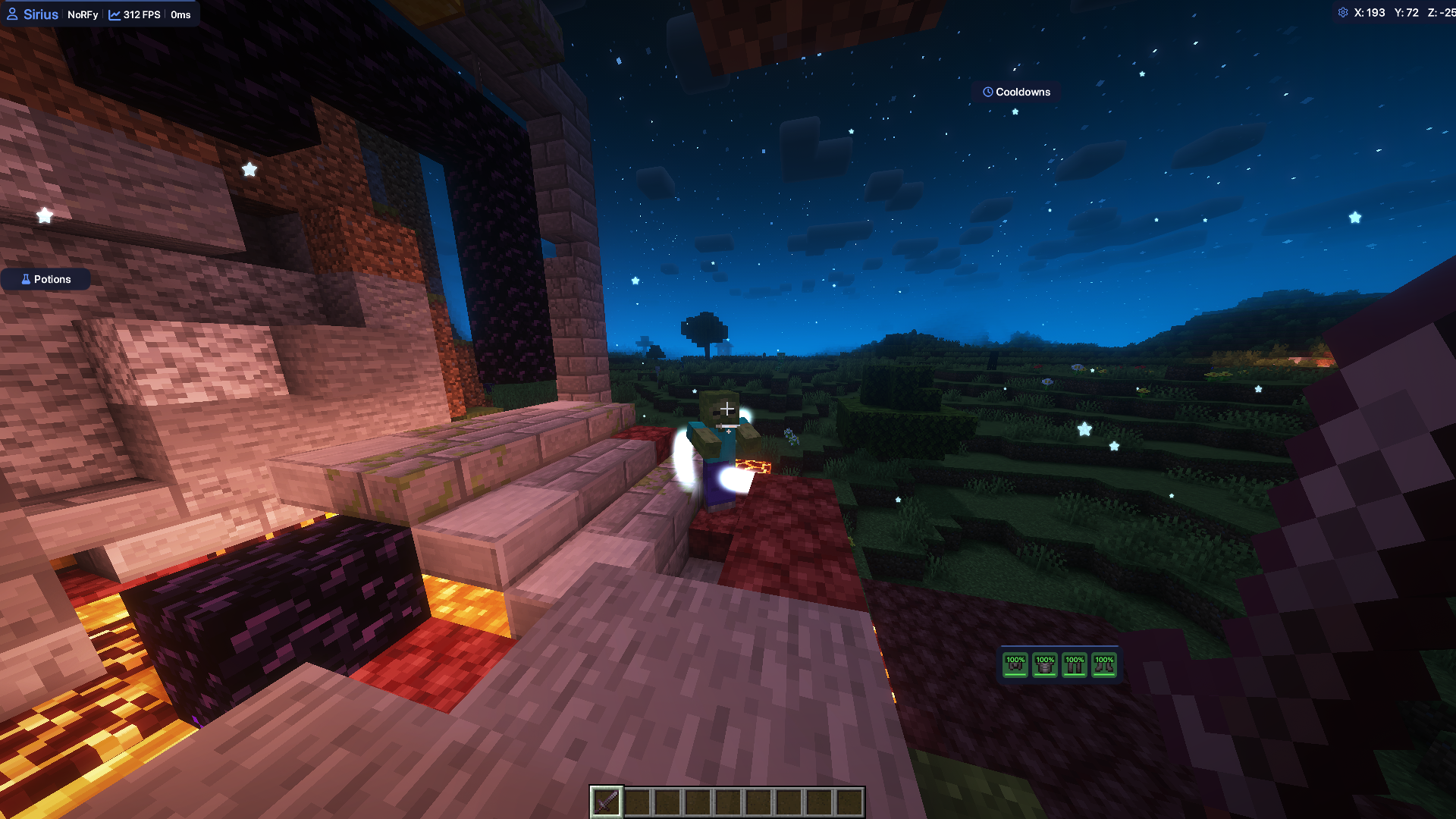Viewport: 1456px width, 819px height.
Task: Select the Cooldowns HUD panel
Action: click(x=1016, y=92)
